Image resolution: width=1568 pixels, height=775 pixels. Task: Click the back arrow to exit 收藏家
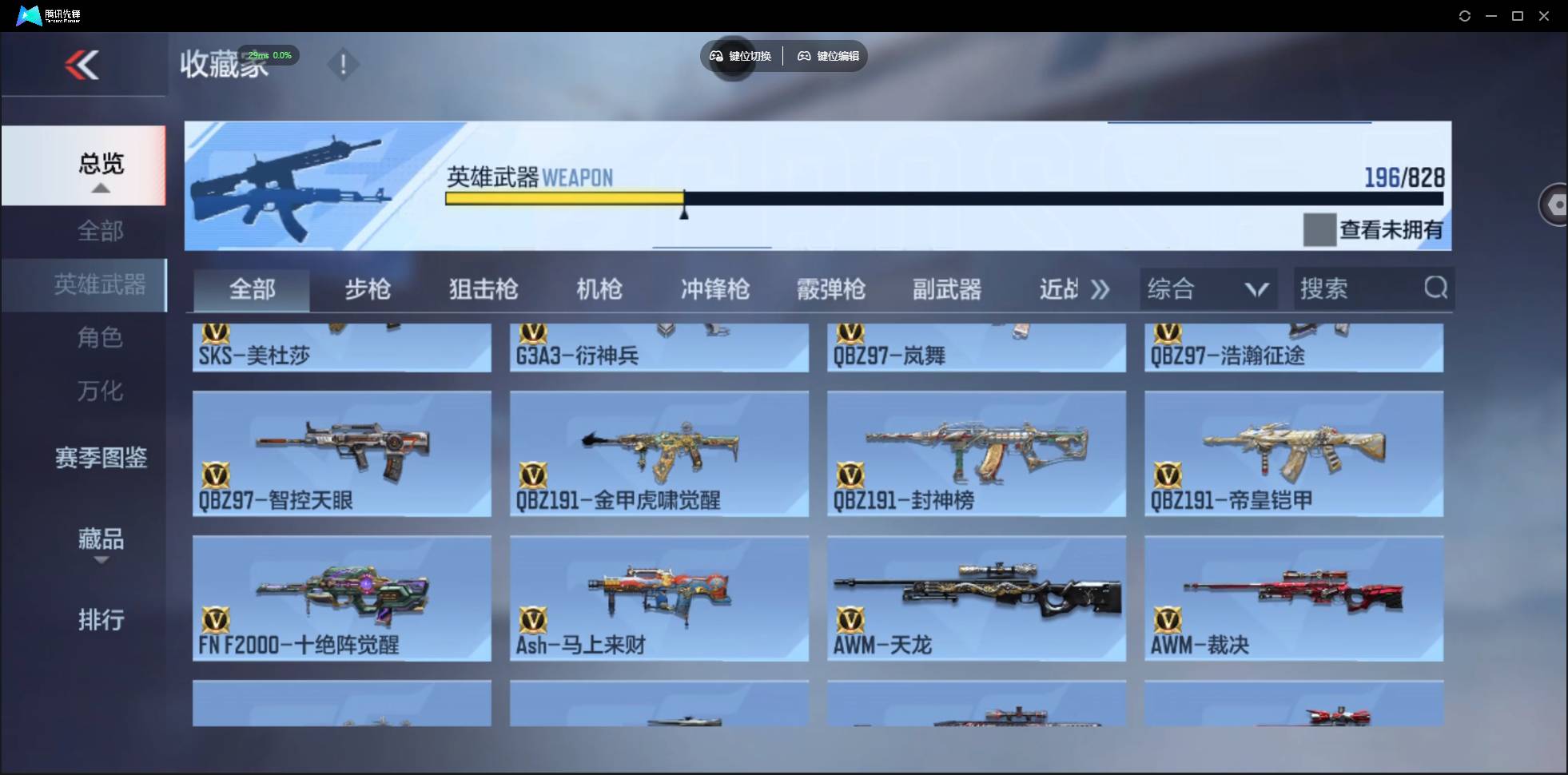[x=82, y=65]
